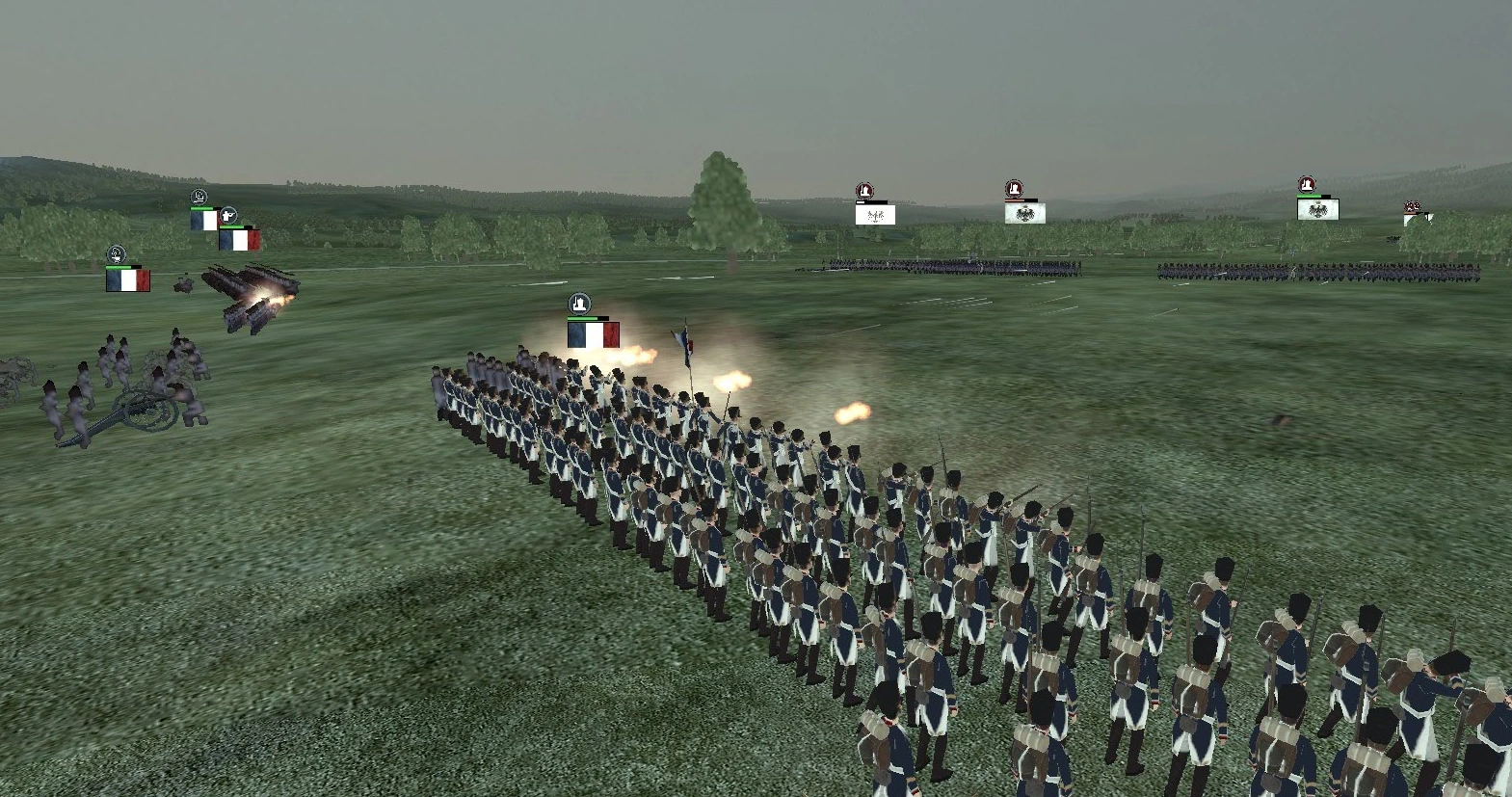Expand the Prussian banner with crossed standards
The height and width of the screenshot is (797, 1512).
(x=875, y=214)
